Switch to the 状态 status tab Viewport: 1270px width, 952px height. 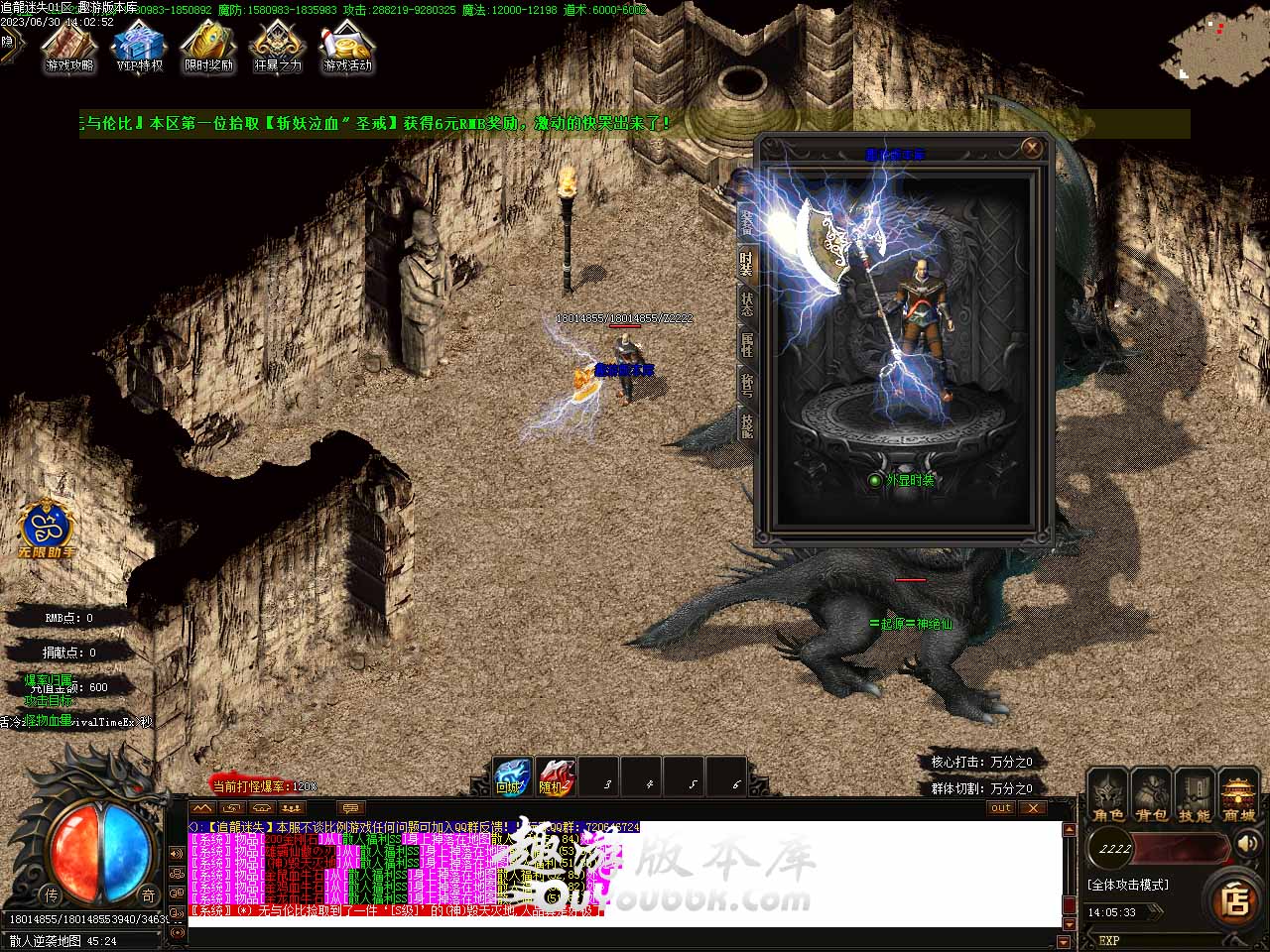746,303
